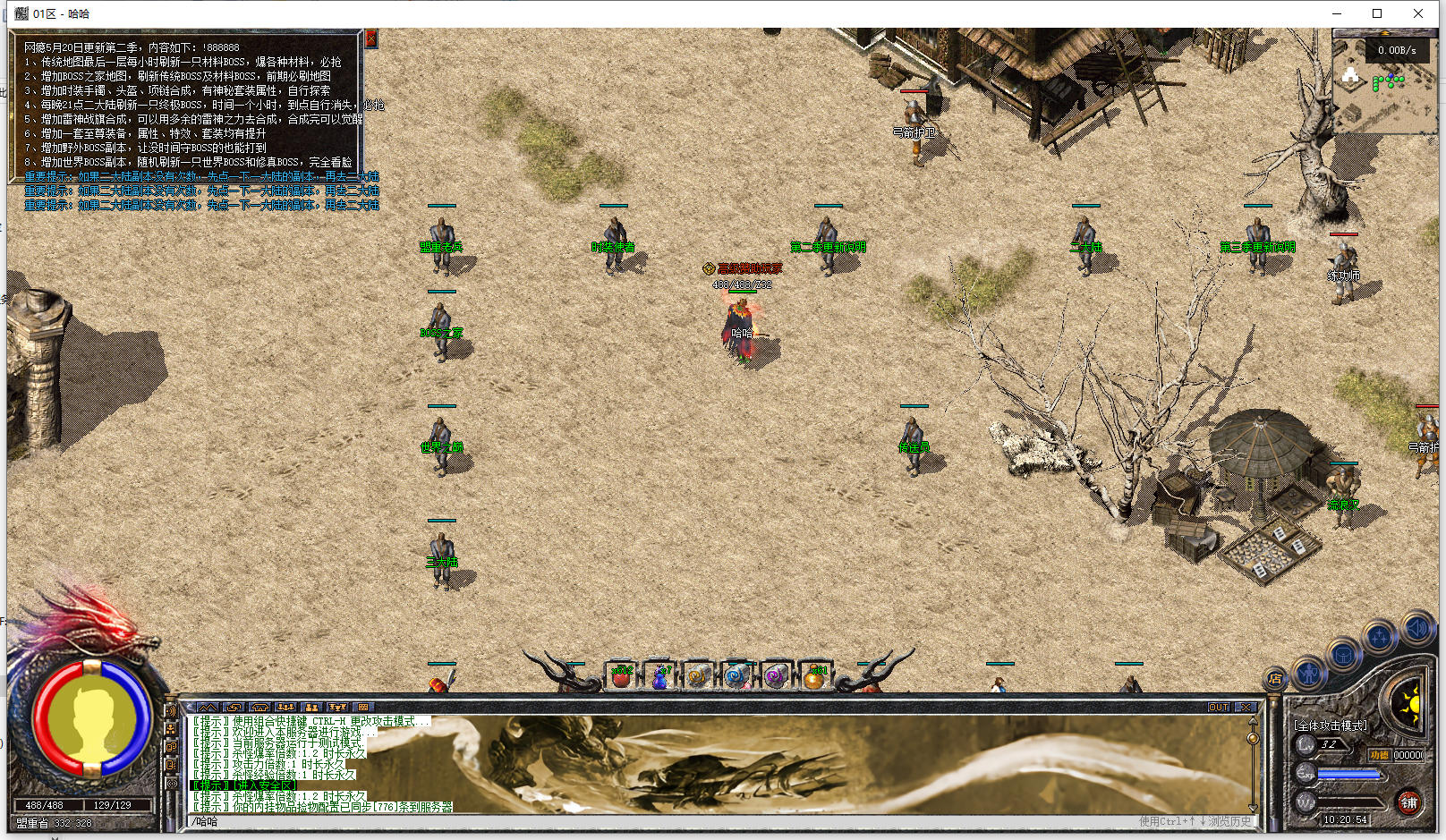Maximize the game window
The image size is (1446, 840).
[x=1377, y=13]
